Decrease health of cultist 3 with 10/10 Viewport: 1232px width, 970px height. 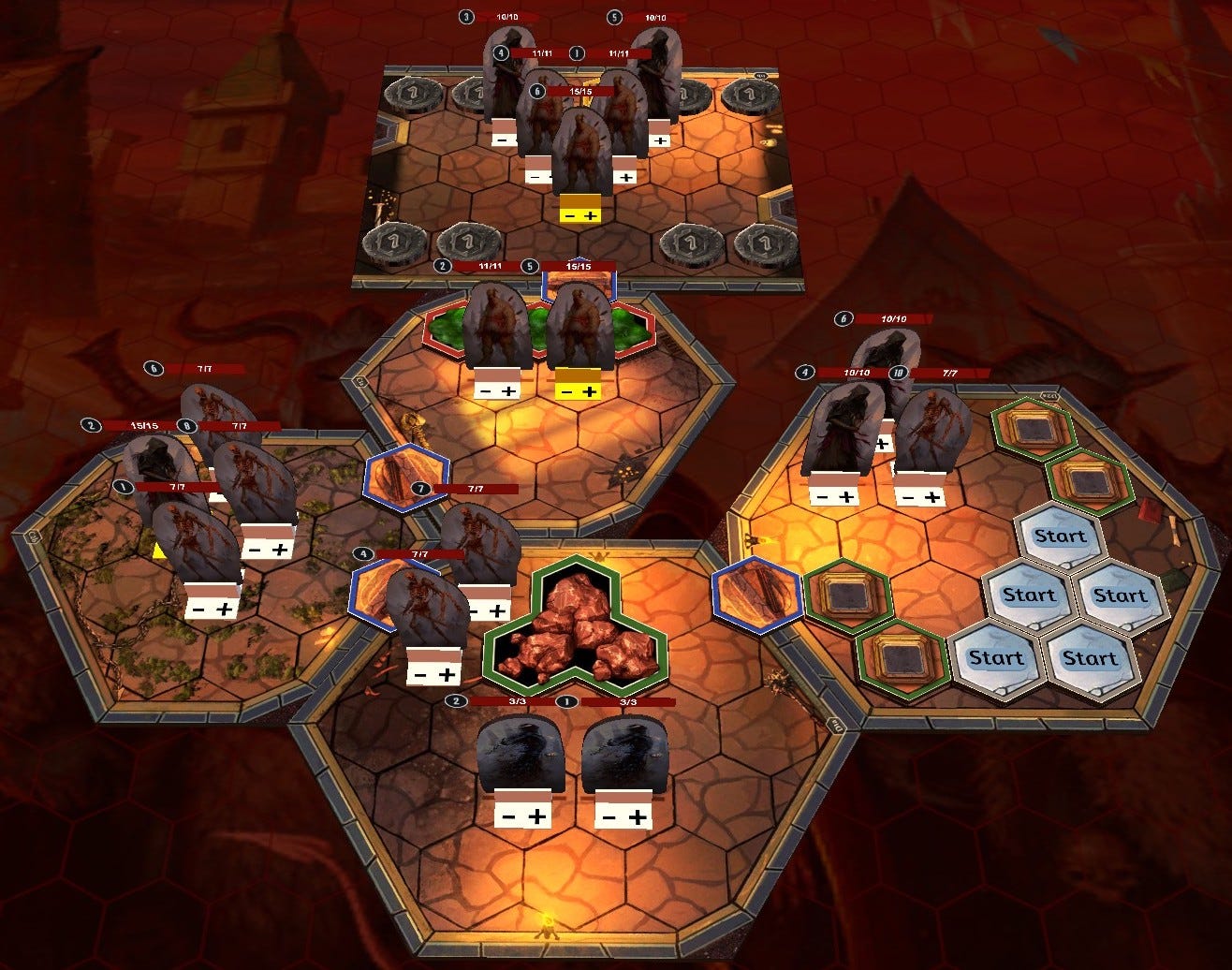point(502,140)
